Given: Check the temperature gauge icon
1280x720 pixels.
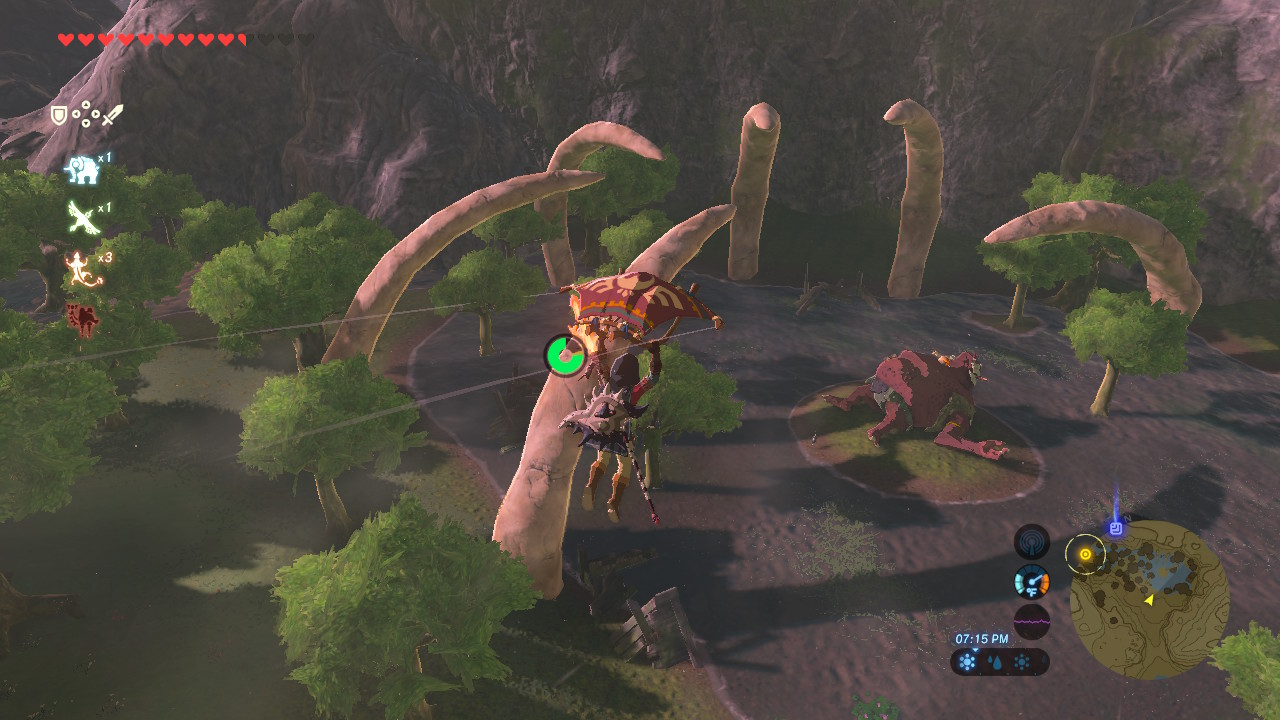Looking at the screenshot, I should 1031,581.
